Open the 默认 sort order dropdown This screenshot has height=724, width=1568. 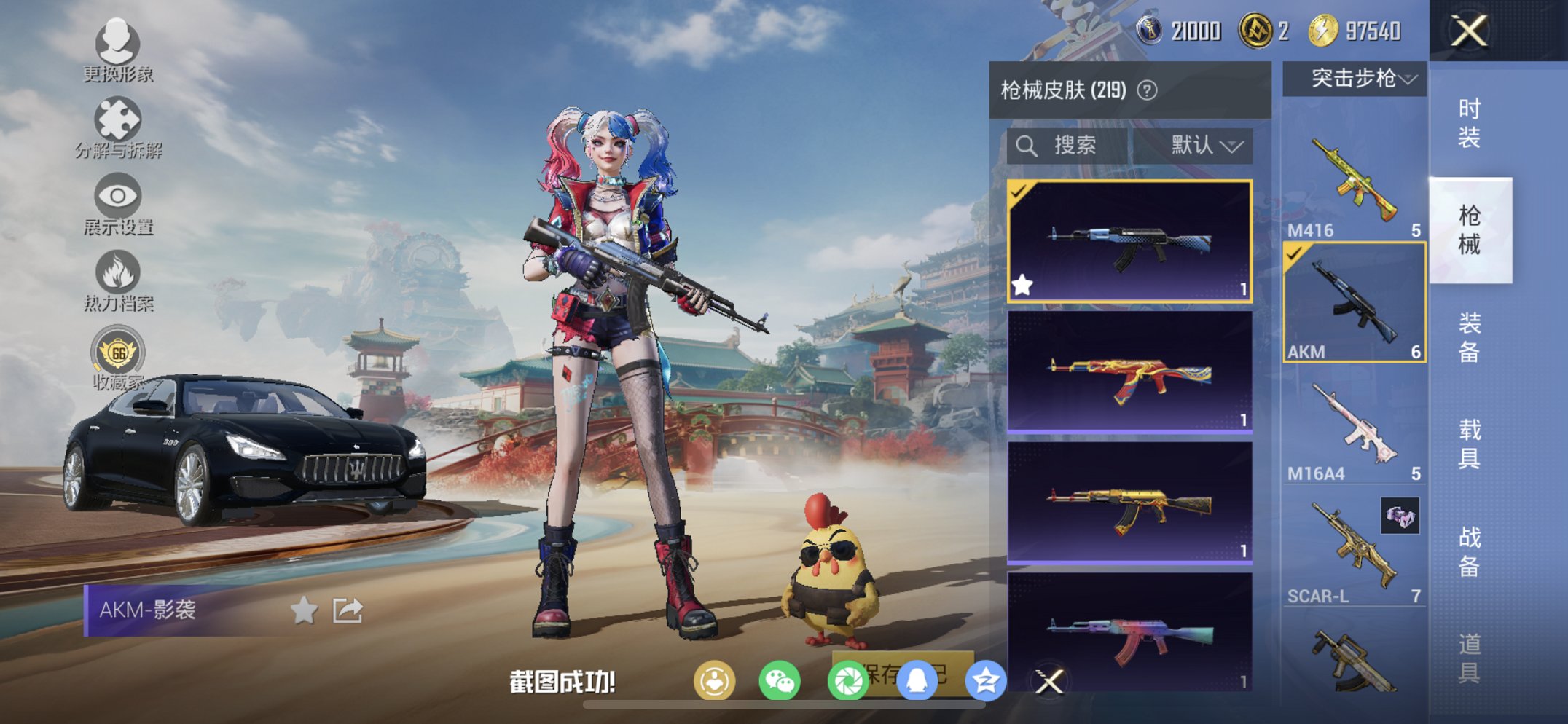point(1201,144)
